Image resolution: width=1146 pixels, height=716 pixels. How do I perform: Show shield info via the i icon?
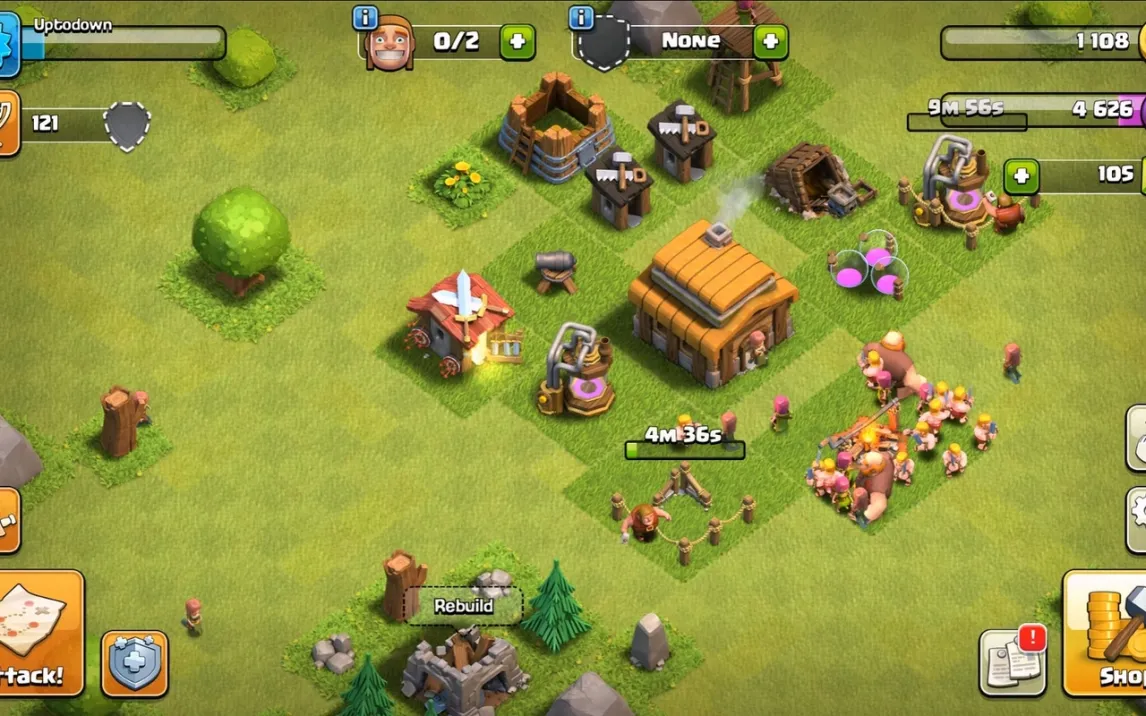[581, 17]
